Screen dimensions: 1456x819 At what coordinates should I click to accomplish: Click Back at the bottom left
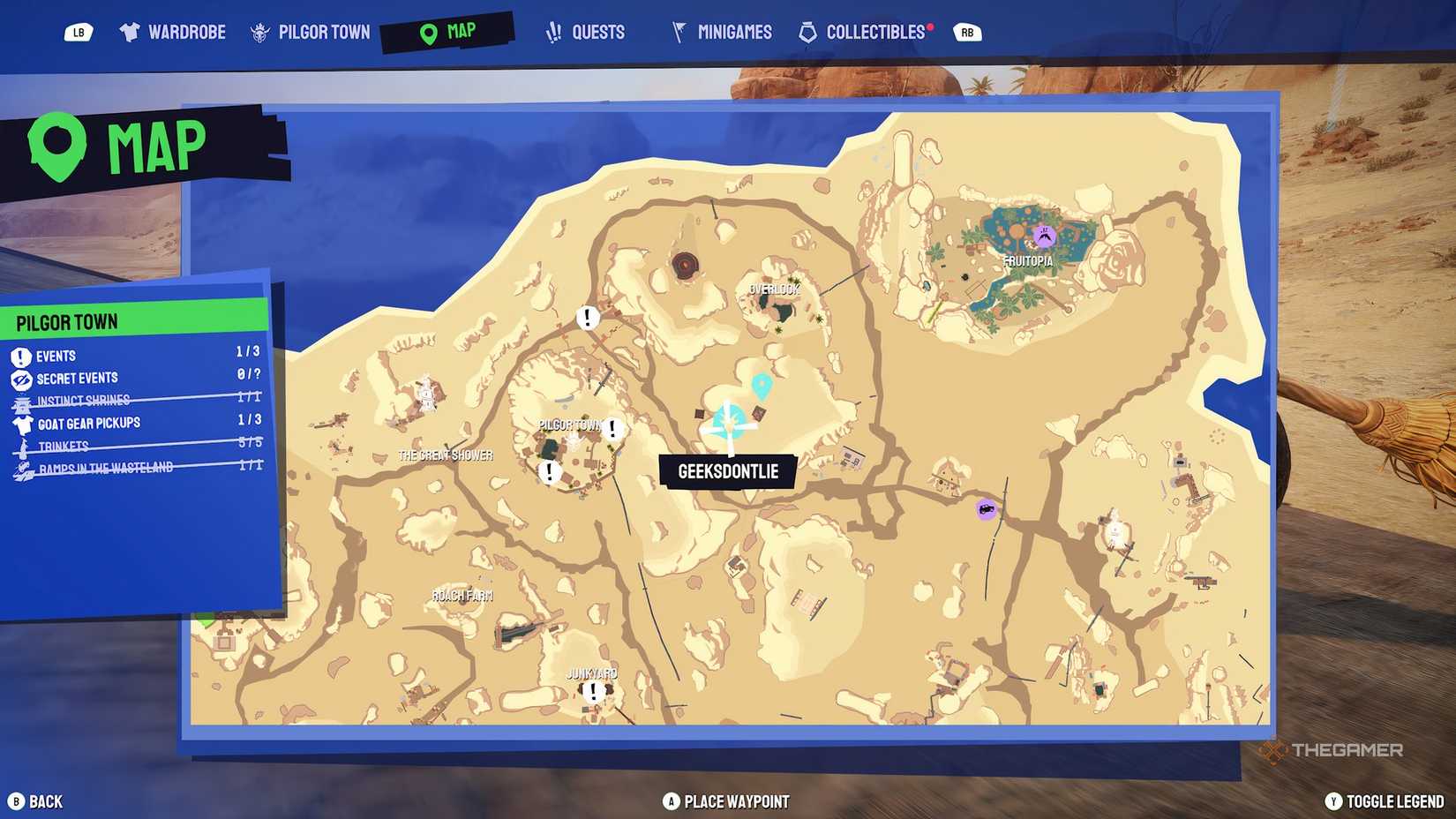(x=35, y=801)
